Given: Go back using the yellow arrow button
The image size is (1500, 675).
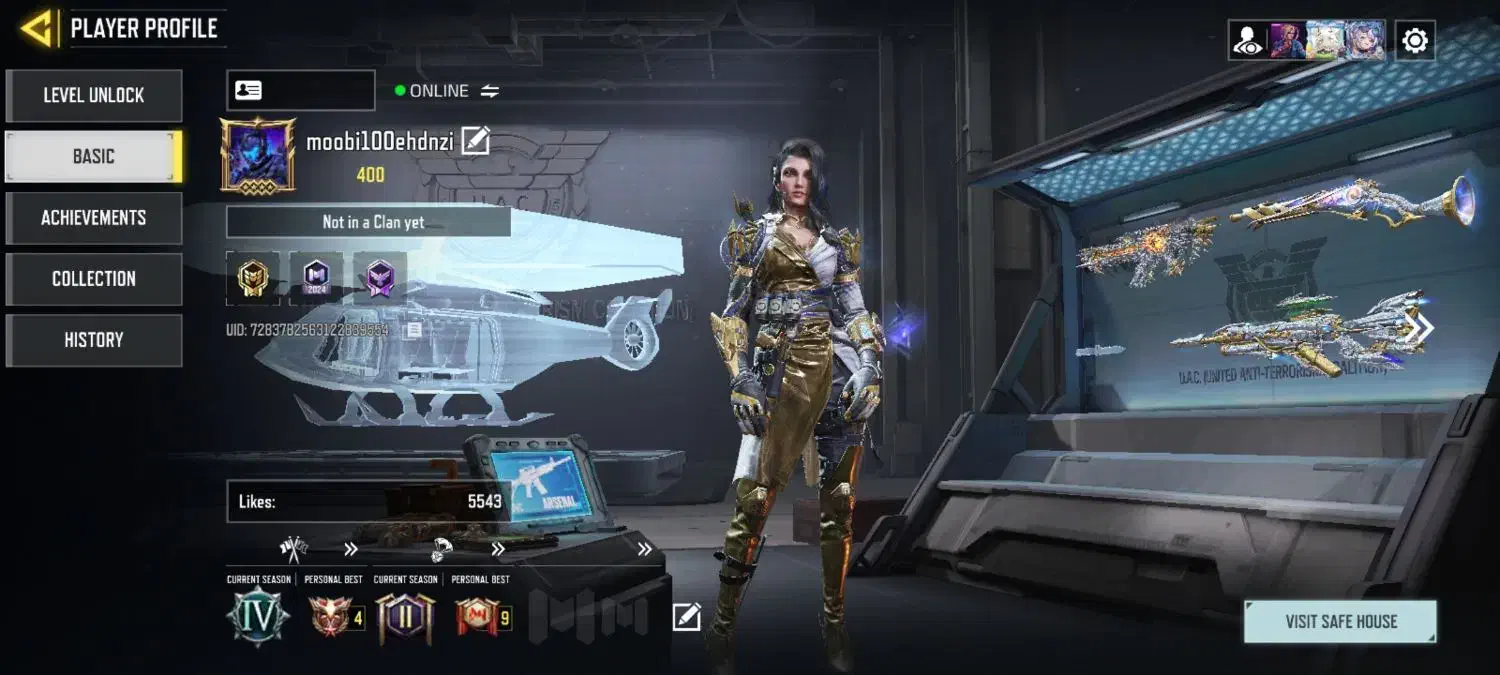Looking at the screenshot, I should coord(37,28).
